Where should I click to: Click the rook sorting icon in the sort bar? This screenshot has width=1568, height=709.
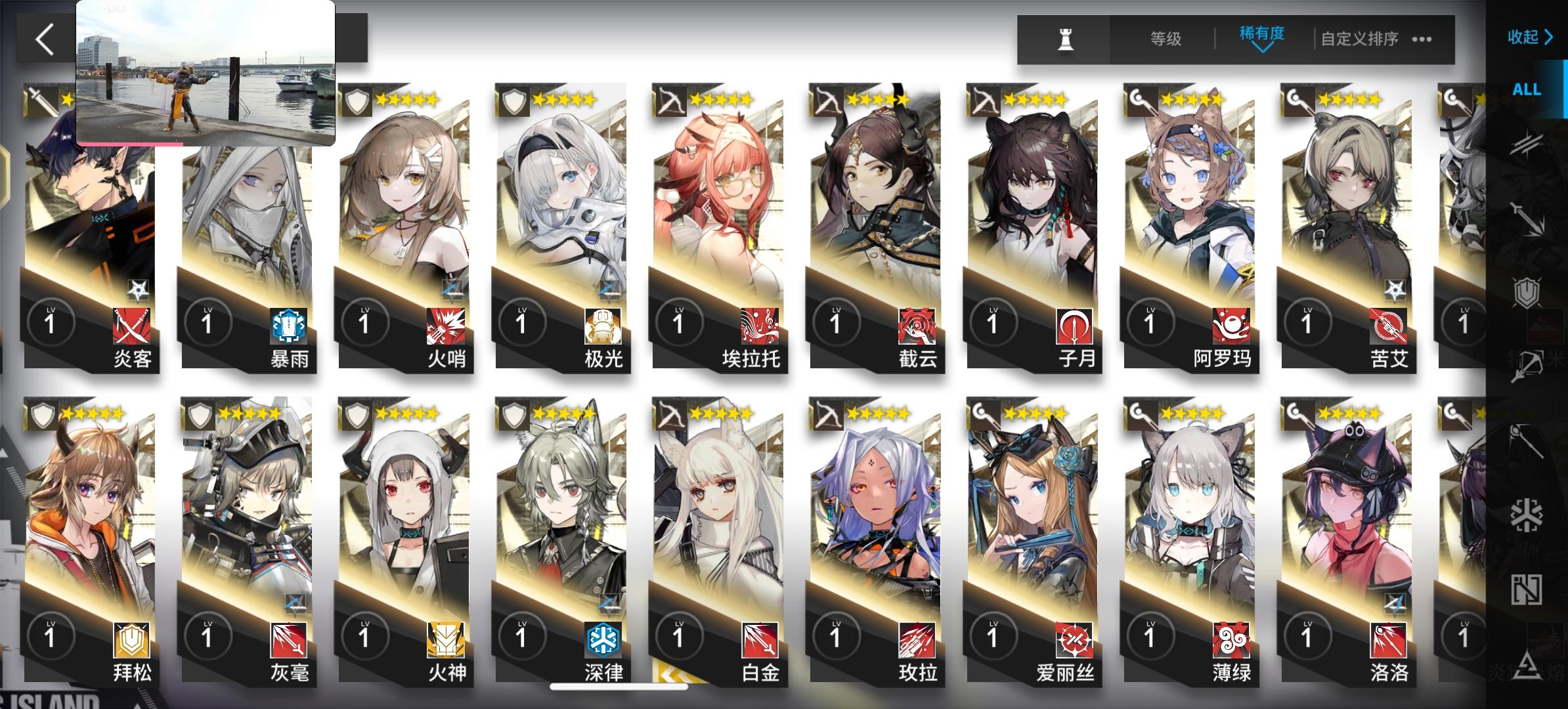[1067, 41]
